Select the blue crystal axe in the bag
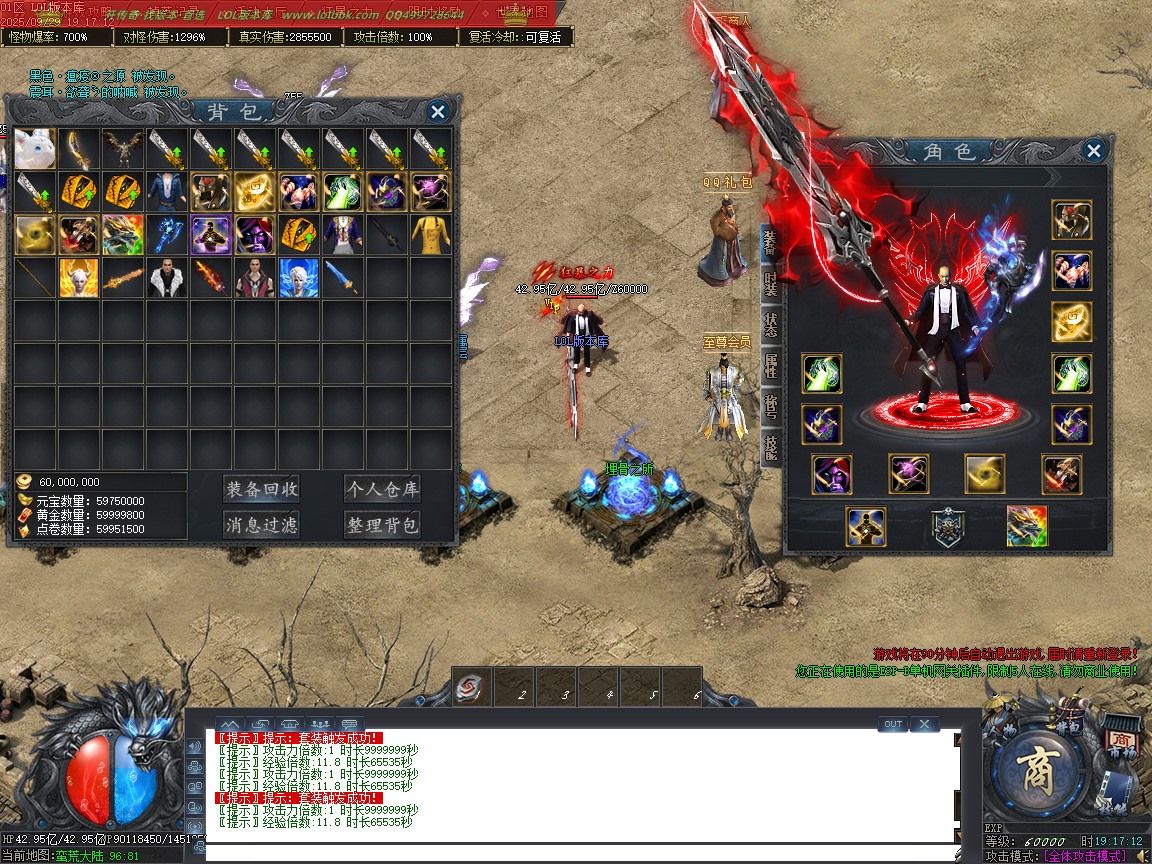The image size is (1152, 864). 167,235
